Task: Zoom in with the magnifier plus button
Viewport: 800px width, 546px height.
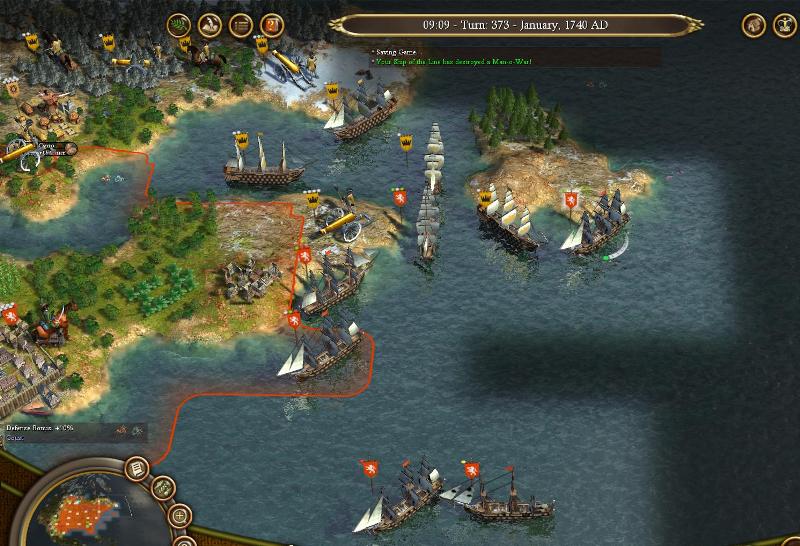Action: 180,517
